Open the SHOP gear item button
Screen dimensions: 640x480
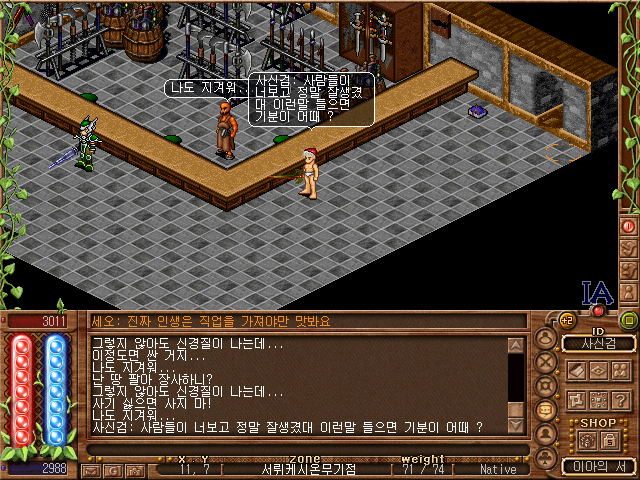click(x=585, y=440)
